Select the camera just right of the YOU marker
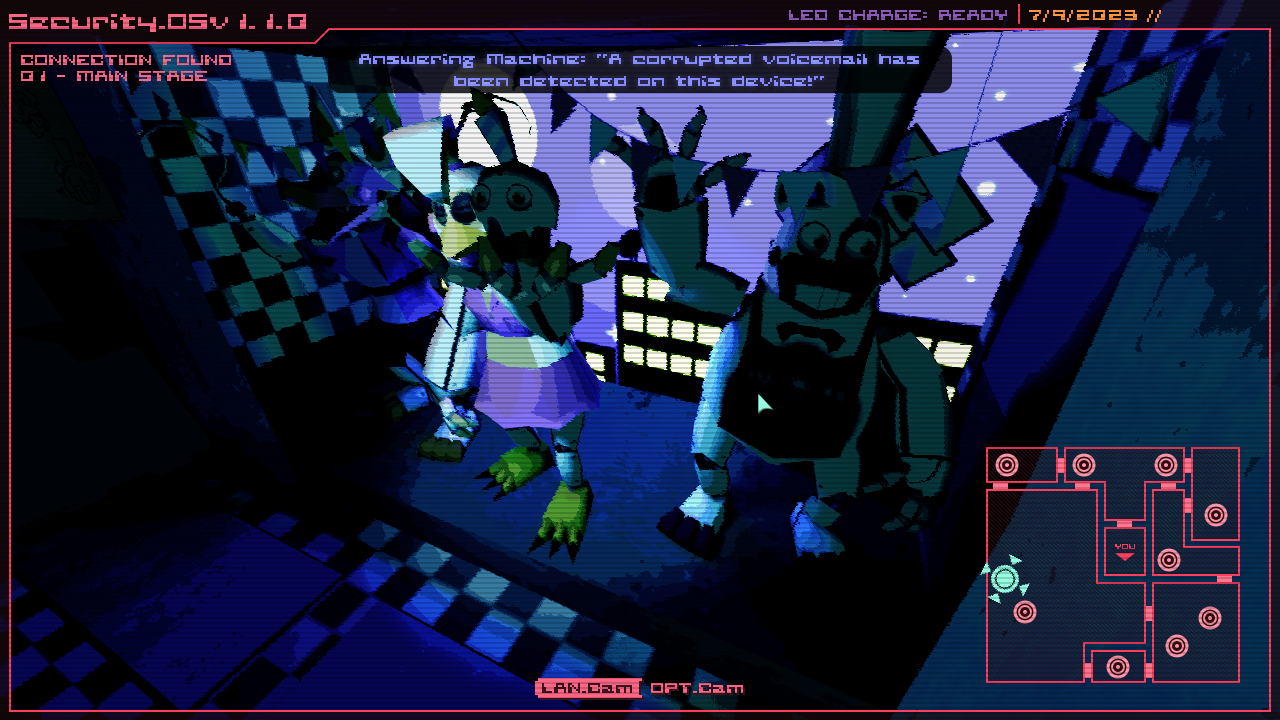The height and width of the screenshot is (720, 1280). (x=1169, y=558)
